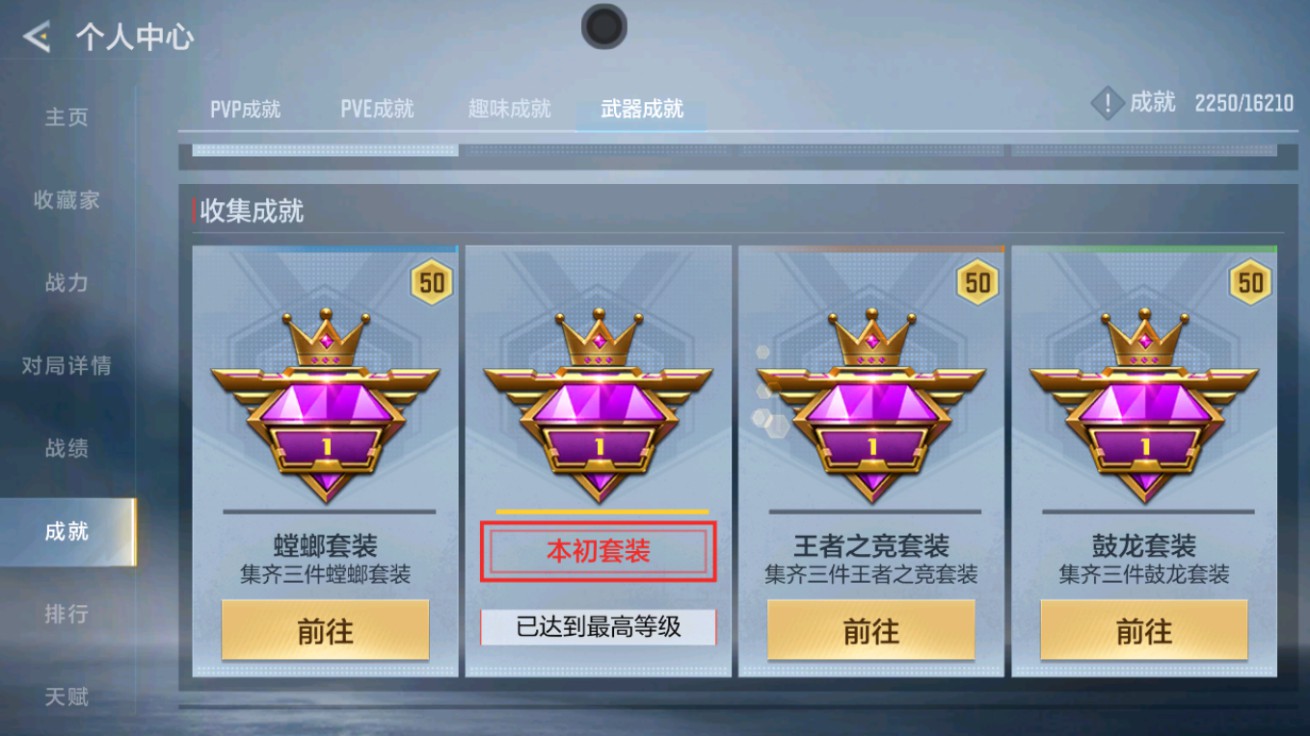Switch to the 武器成就 tab
Image resolution: width=1310 pixels, height=736 pixels.
pyautogui.click(x=640, y=112)
